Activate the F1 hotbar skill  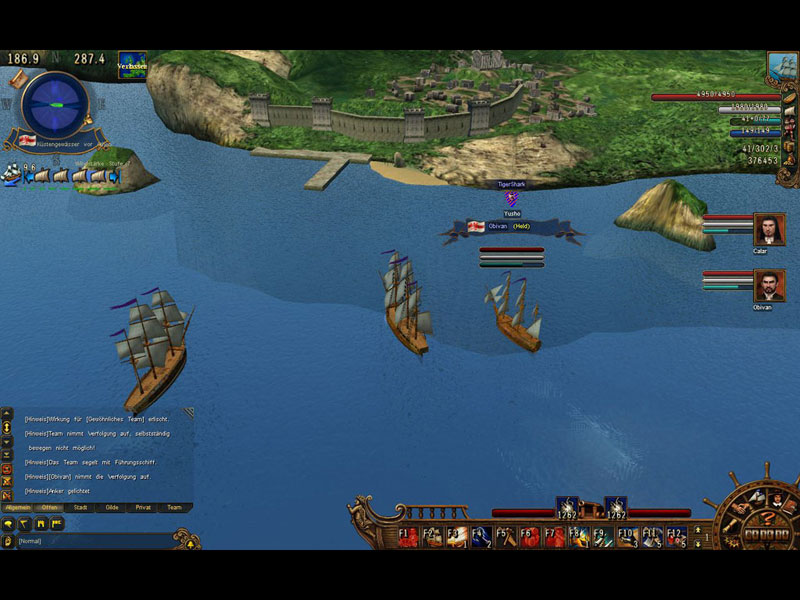[408, 537]
